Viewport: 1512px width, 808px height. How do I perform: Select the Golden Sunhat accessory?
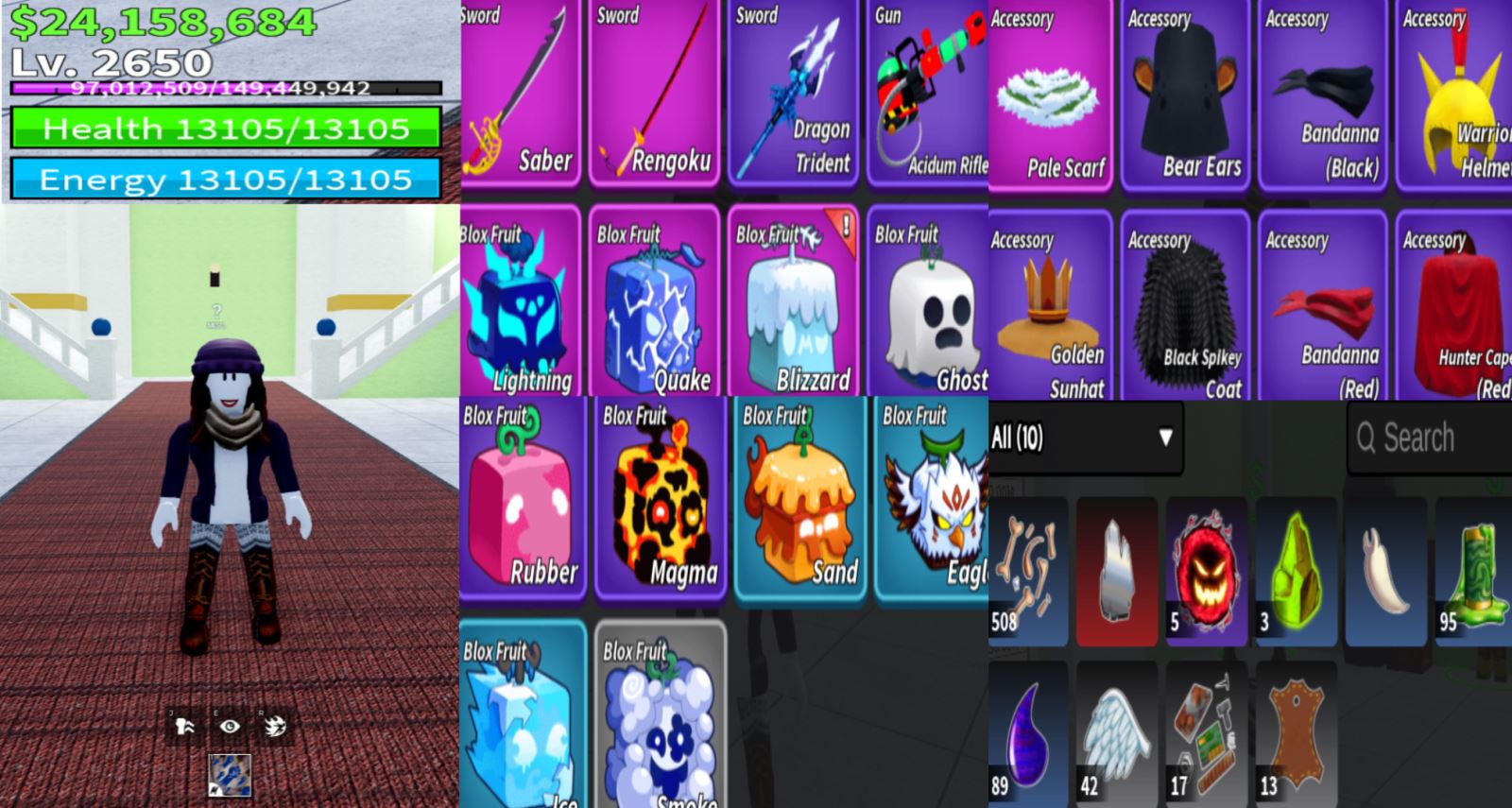(1049, 307)
